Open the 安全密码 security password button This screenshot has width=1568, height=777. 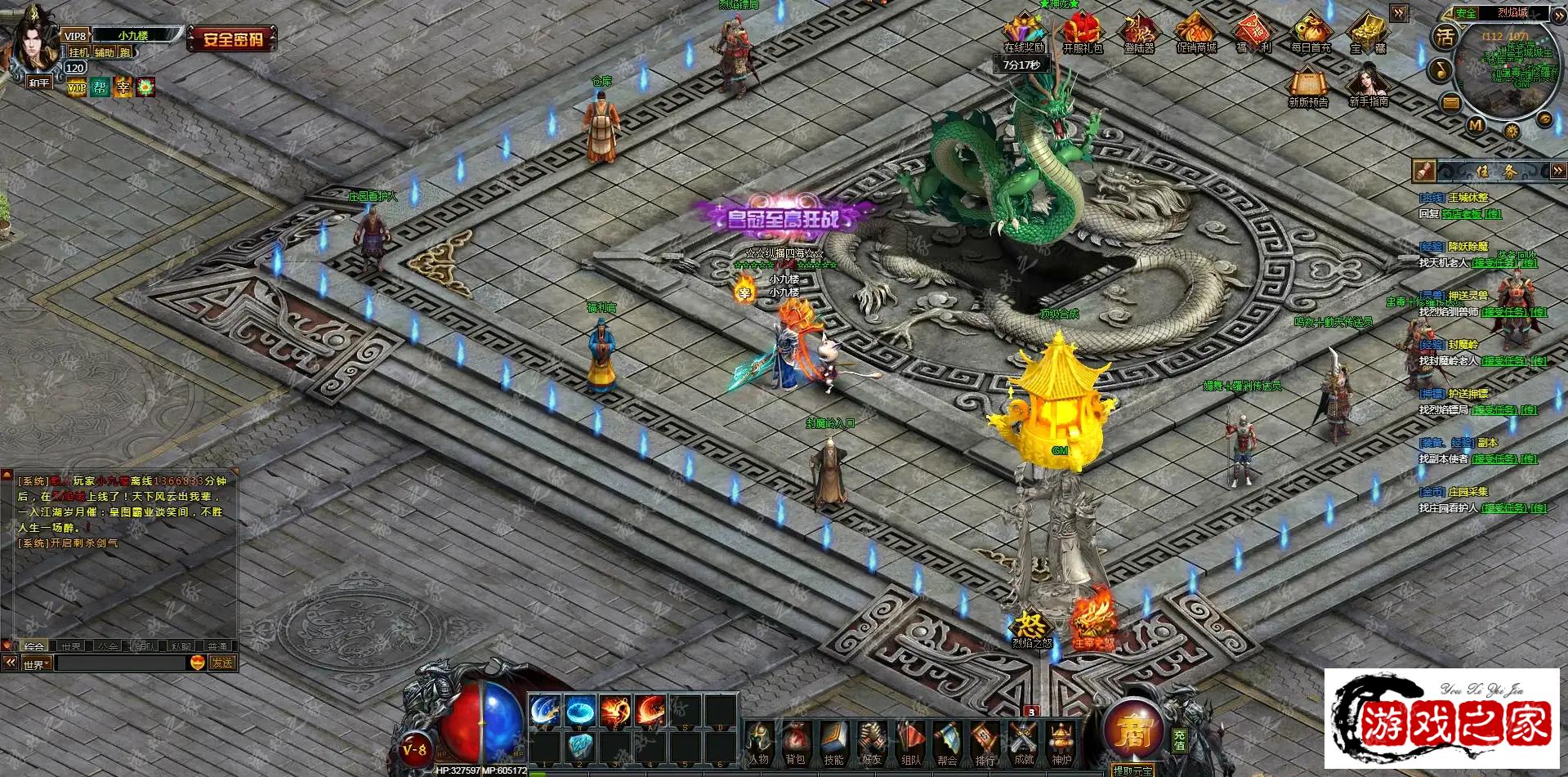coord(233,38)
